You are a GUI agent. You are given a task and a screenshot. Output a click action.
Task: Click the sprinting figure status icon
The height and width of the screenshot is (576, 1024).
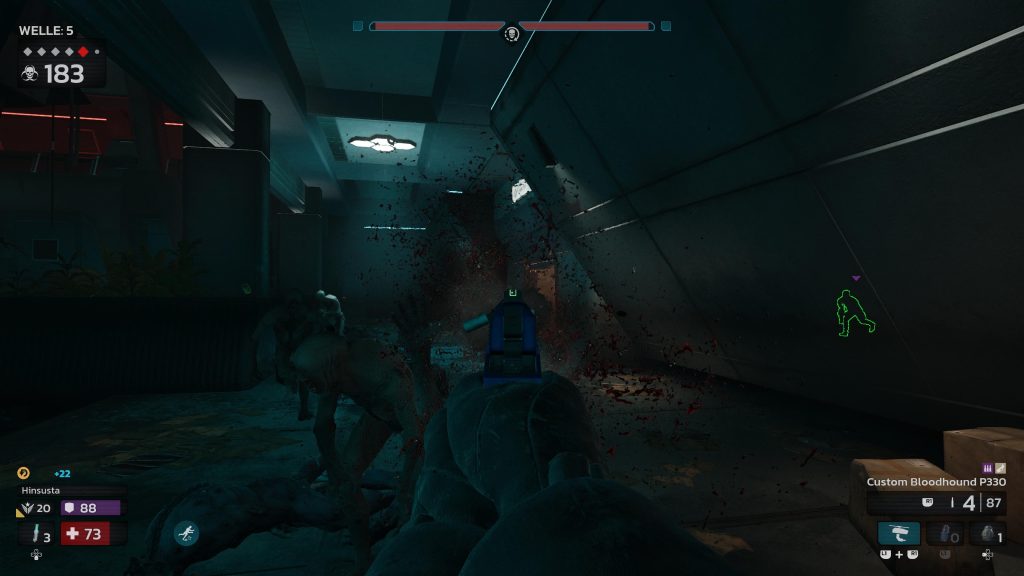(x=186, y=533)
